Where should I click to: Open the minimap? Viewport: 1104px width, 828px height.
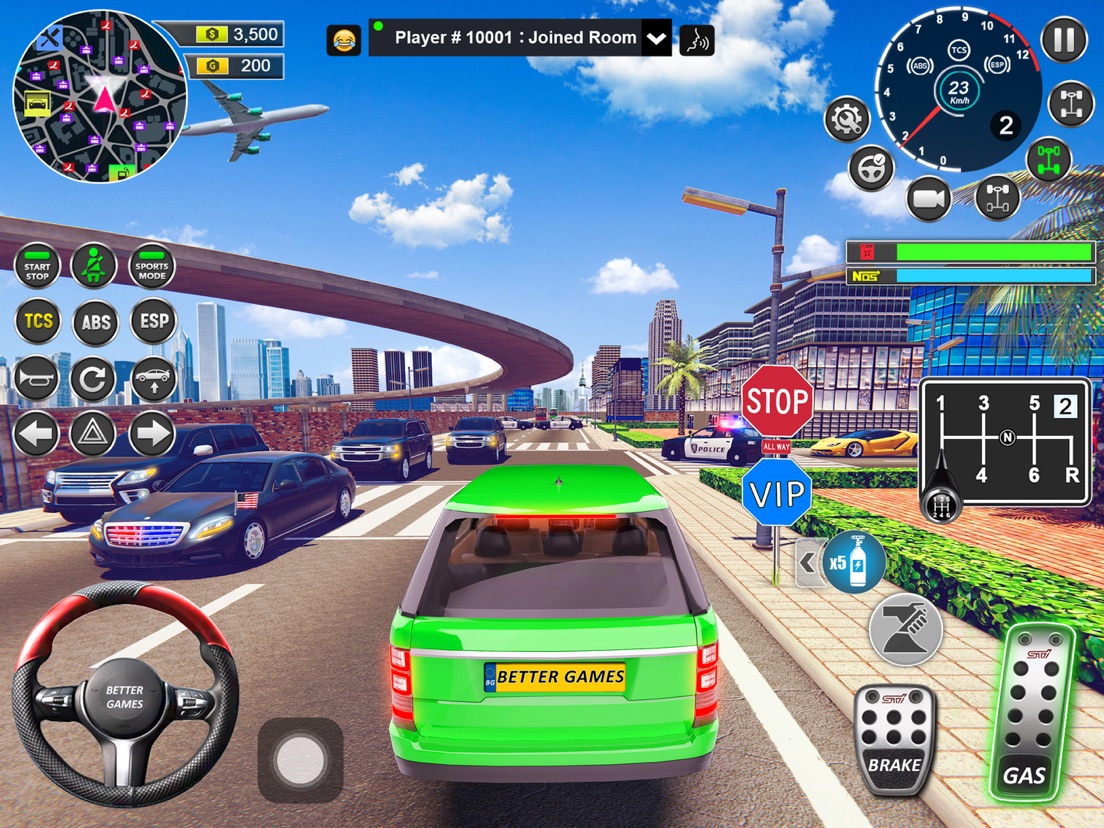click(99, 97)
